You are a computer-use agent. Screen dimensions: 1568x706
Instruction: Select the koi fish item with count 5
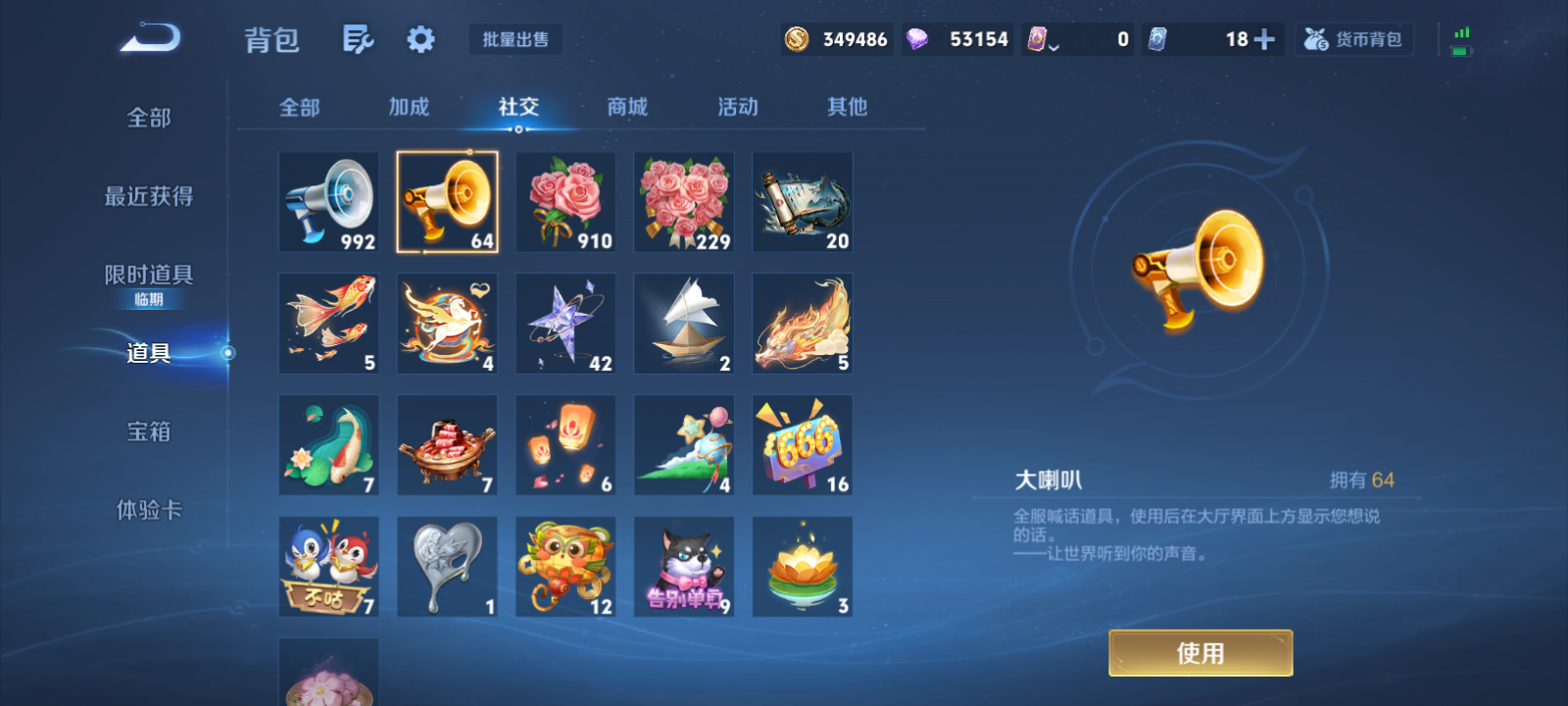click(x=328, y=323)
